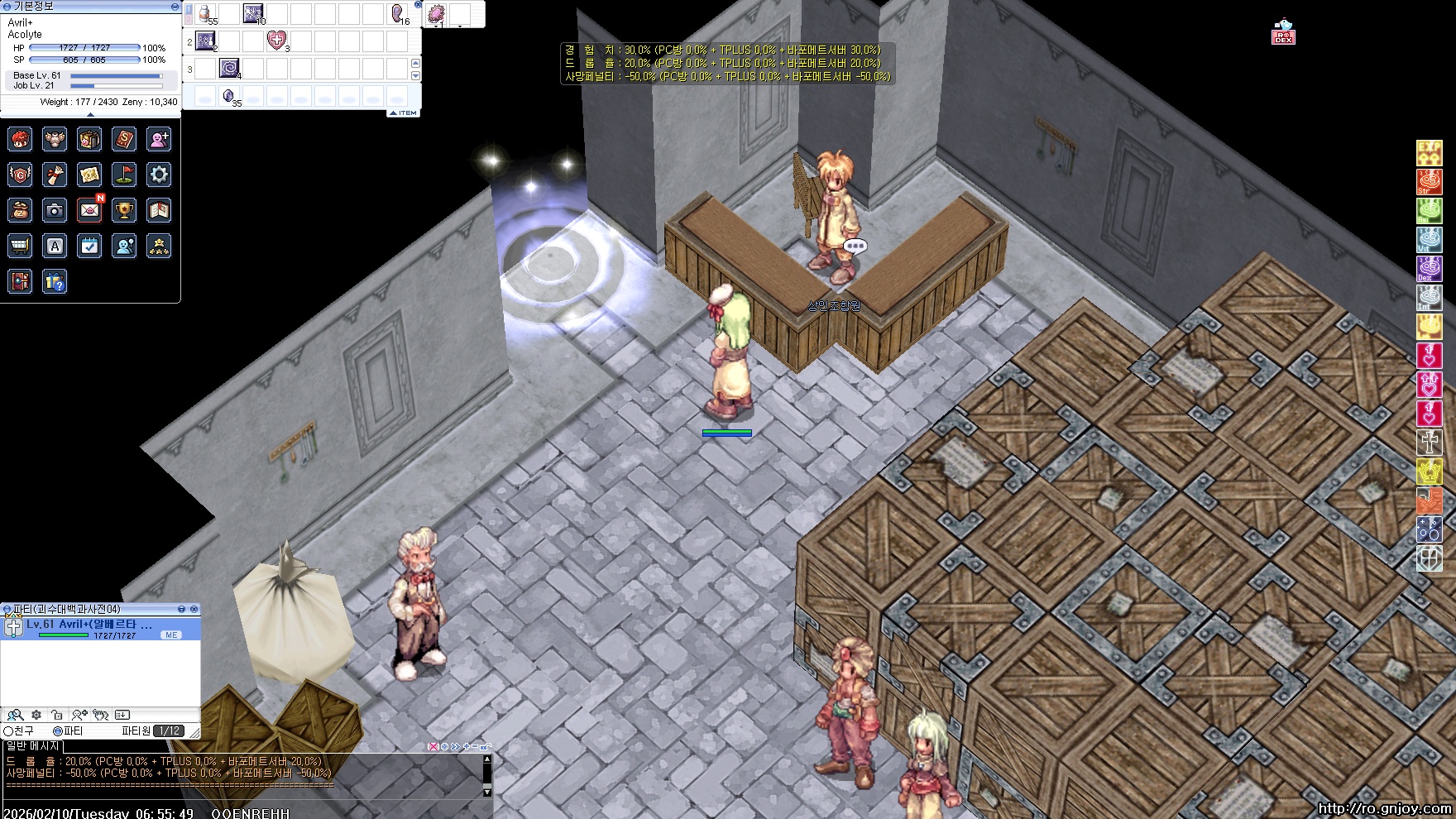Use the blue gemstone slot with 35
The width and height of the screenshot is (1456, 819).
[x=229, y=97]
